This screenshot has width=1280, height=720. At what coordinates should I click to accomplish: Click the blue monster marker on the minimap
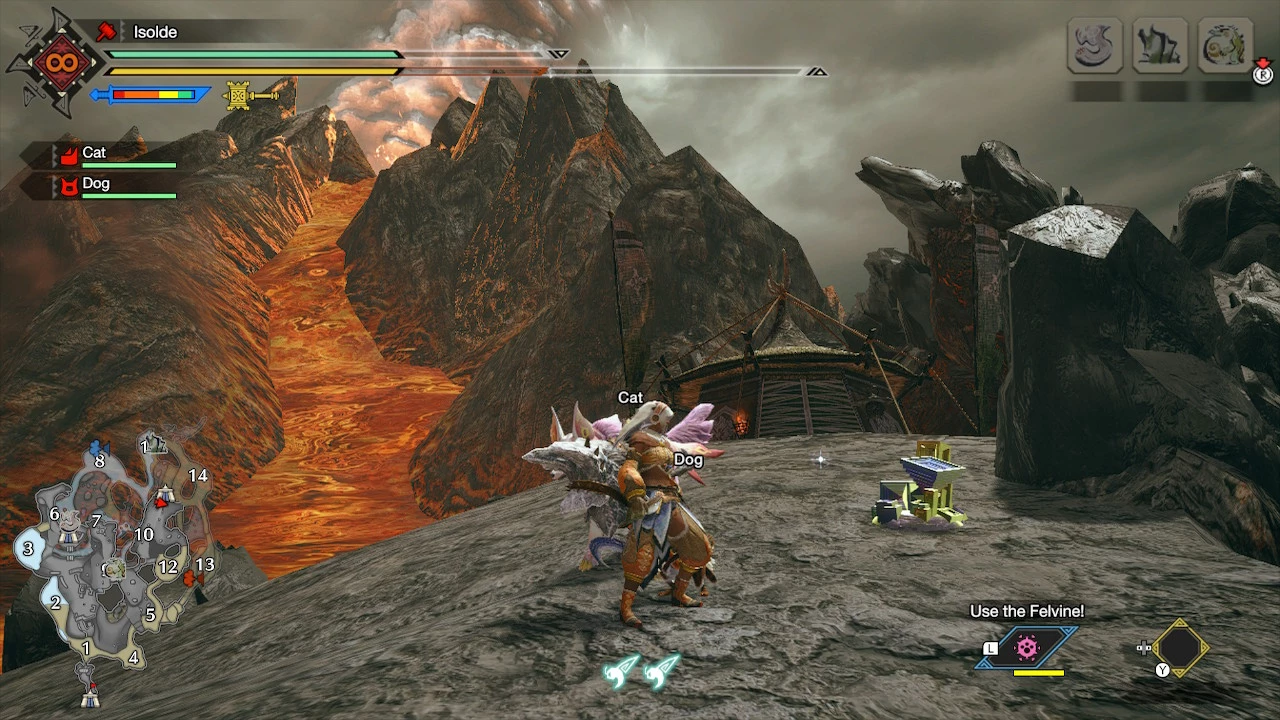click(98, 447)
